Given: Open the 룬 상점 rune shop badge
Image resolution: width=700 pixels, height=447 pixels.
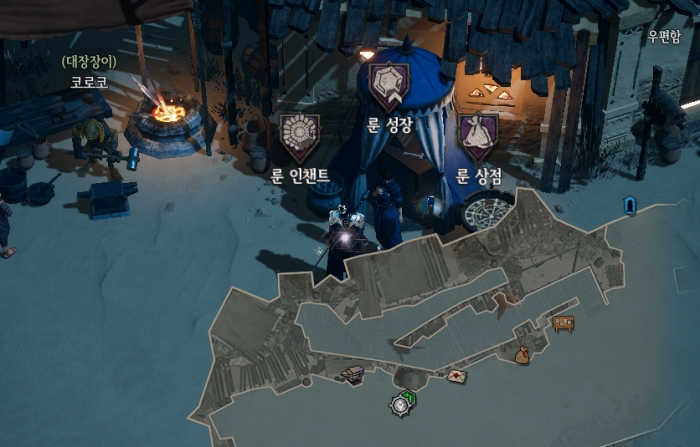Looking at the screenshot, I should 478,136.
